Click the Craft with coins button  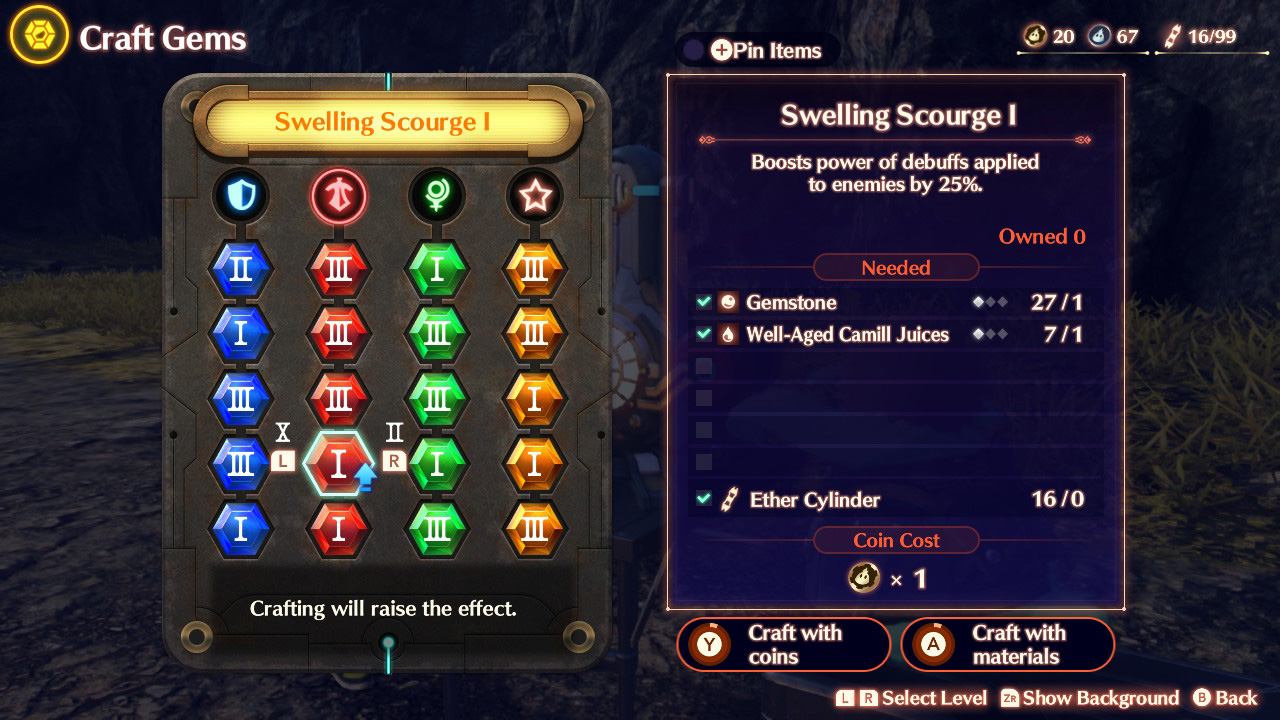(x=783, y=644)
